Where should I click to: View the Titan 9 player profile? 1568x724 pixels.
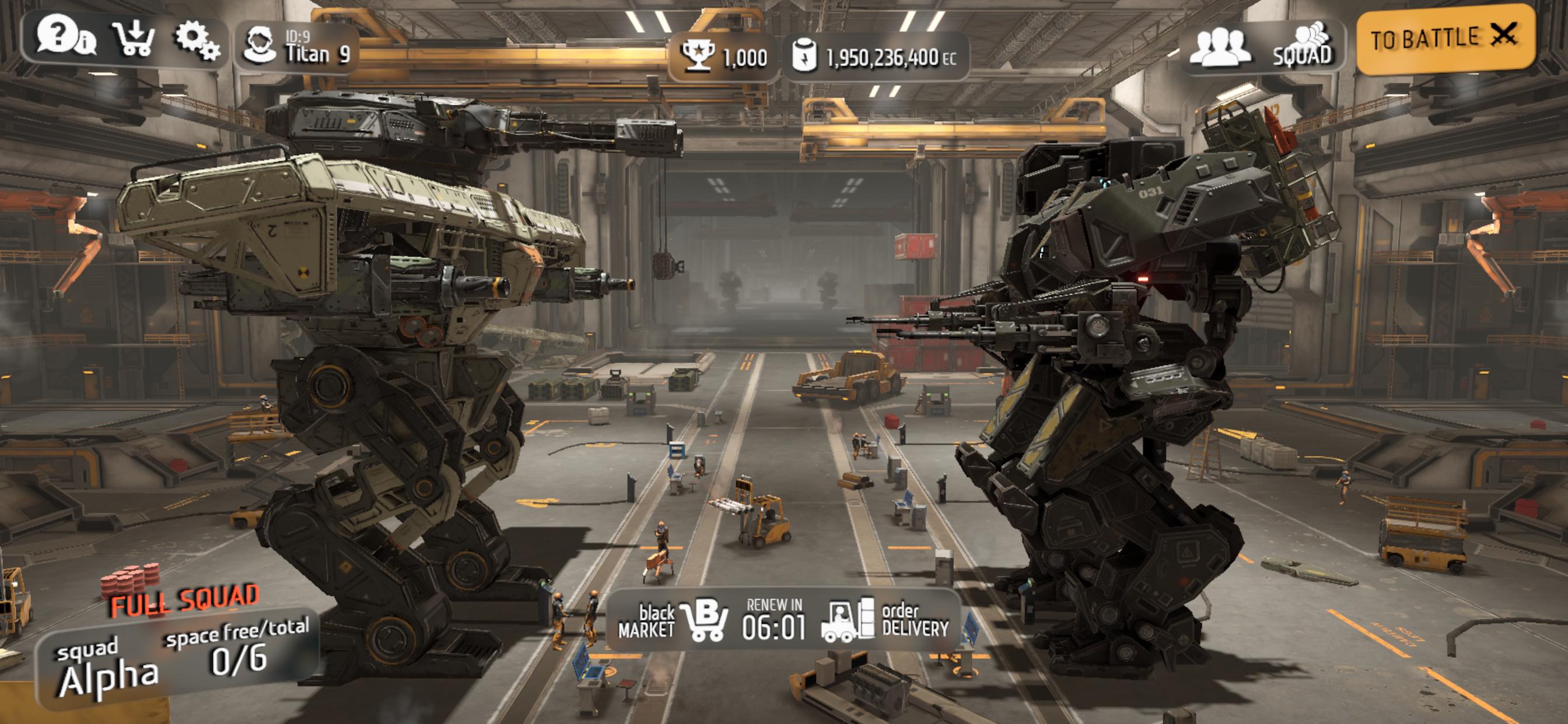[297, 47]
